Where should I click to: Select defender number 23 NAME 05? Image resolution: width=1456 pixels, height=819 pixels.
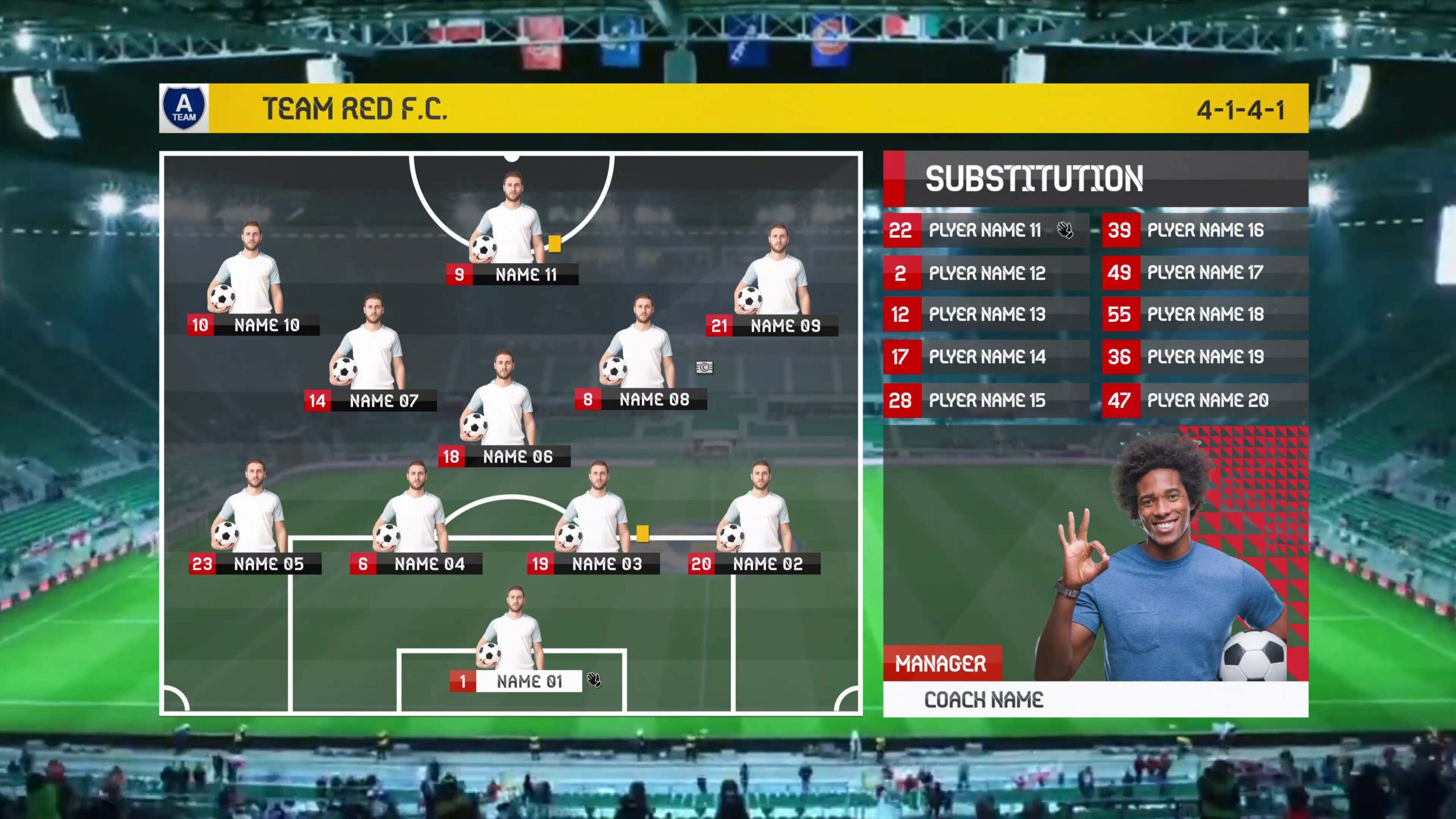point(255,564)
